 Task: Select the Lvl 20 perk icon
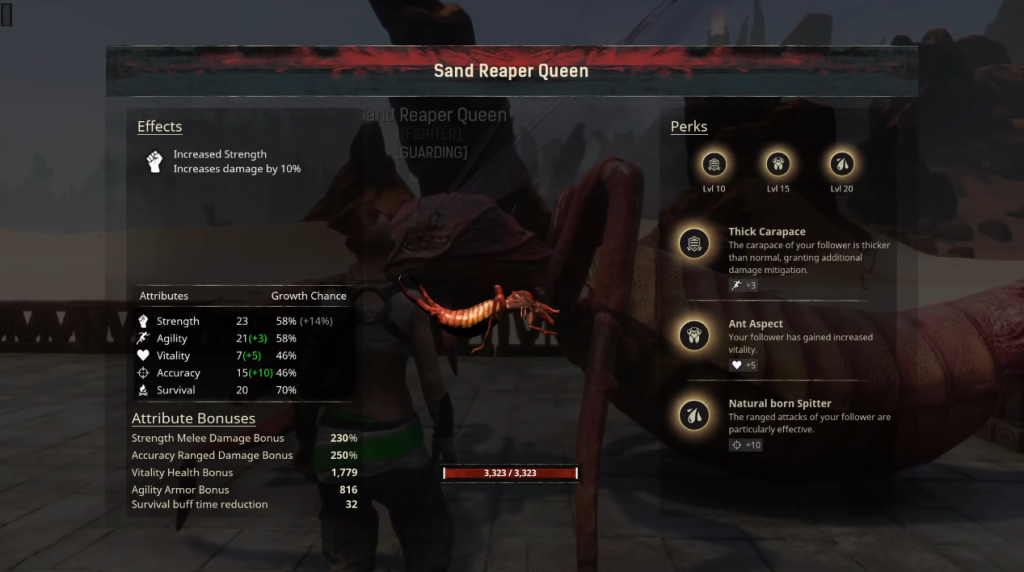tap(841, 164)
